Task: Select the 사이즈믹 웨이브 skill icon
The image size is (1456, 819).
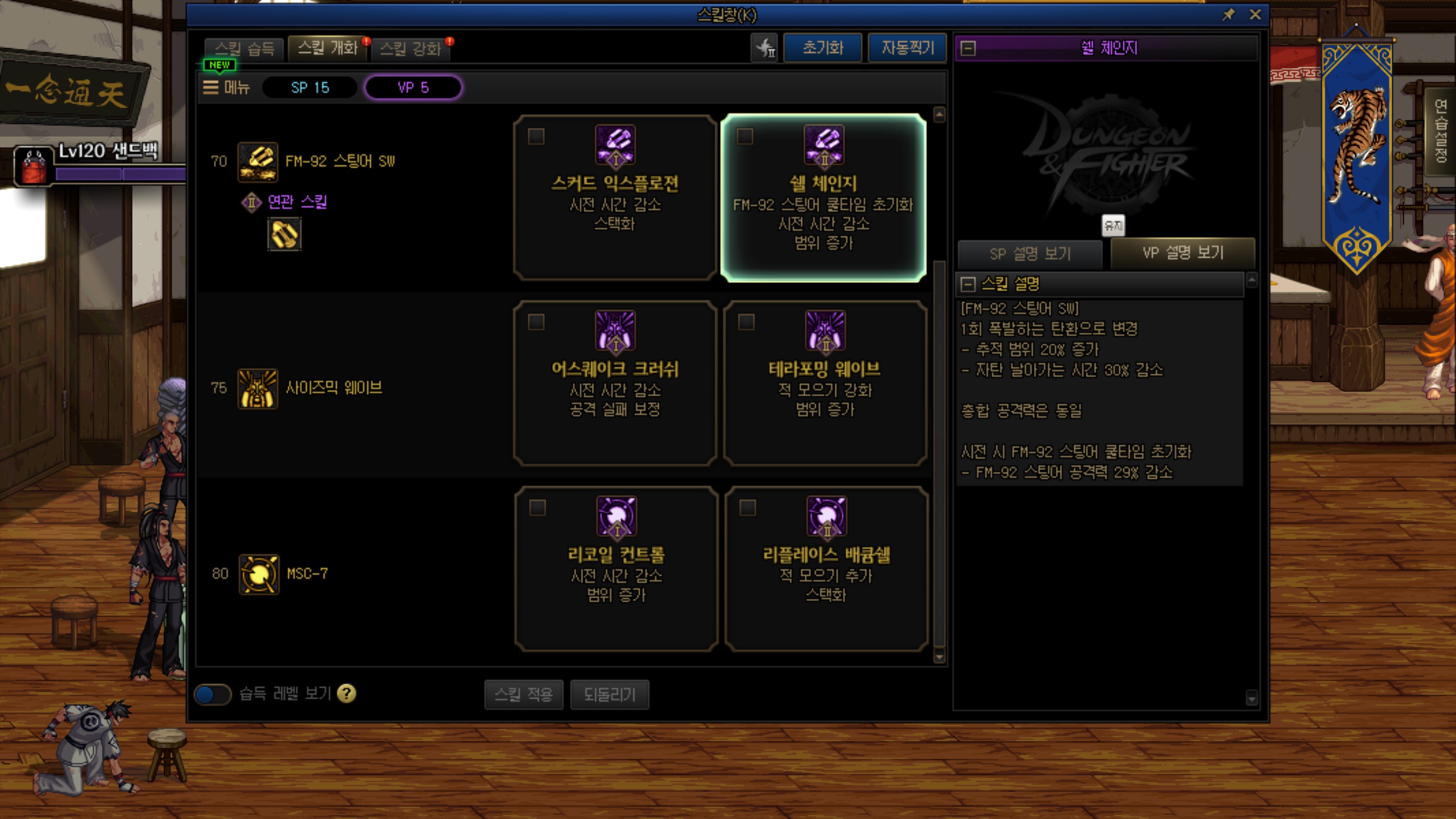Action: click(258, 388)
